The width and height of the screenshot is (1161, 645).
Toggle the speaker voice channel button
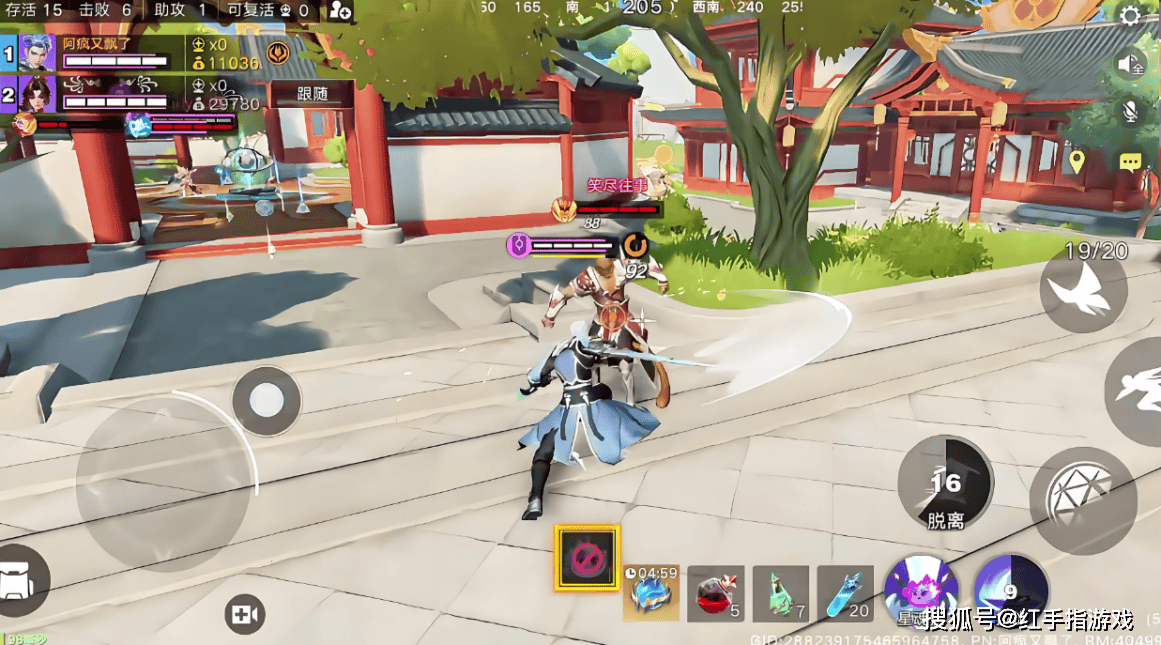click(1131, 64)
